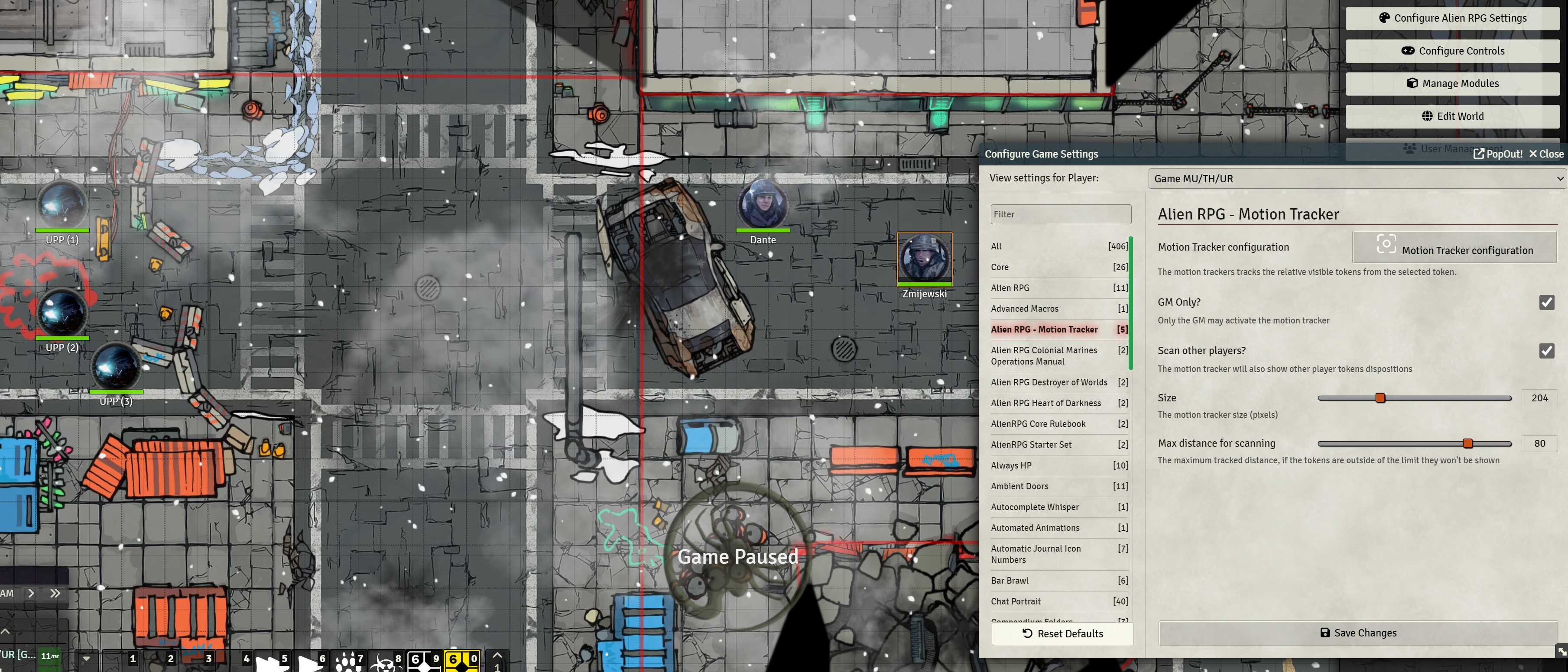Switch to the Always HP settings category

[1011, 465]
